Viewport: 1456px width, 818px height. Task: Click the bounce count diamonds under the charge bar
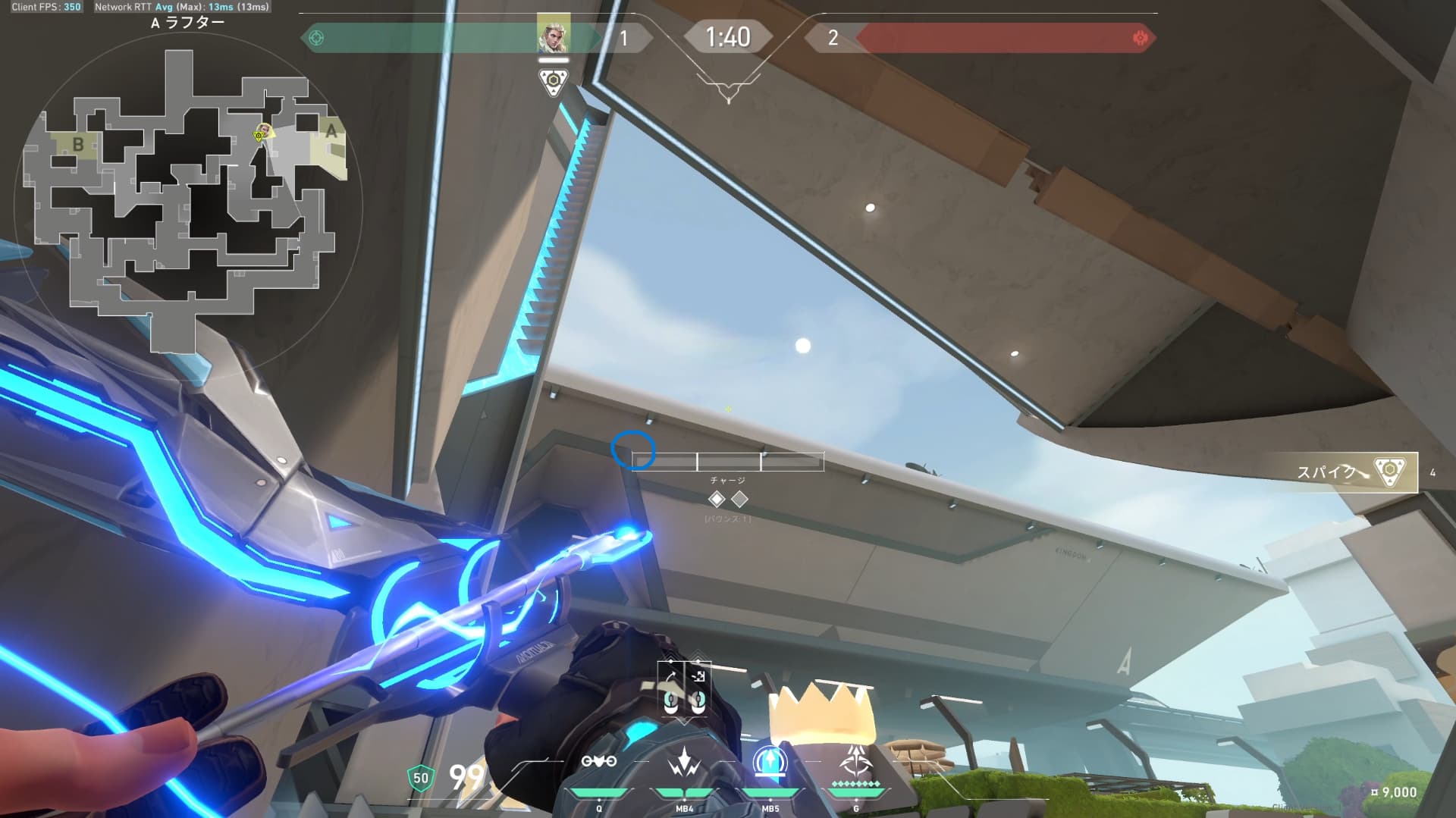click(727, 499)
